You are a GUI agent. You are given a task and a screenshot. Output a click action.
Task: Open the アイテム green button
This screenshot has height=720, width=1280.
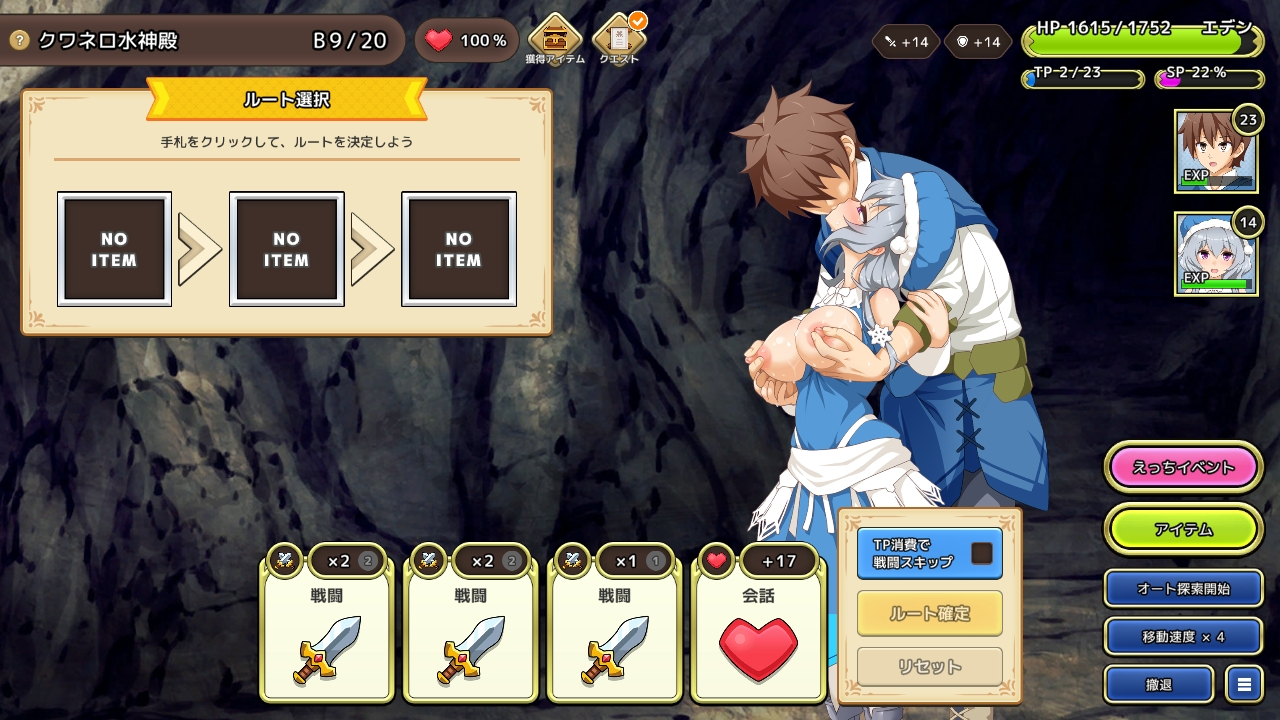tap(1183, 529)
